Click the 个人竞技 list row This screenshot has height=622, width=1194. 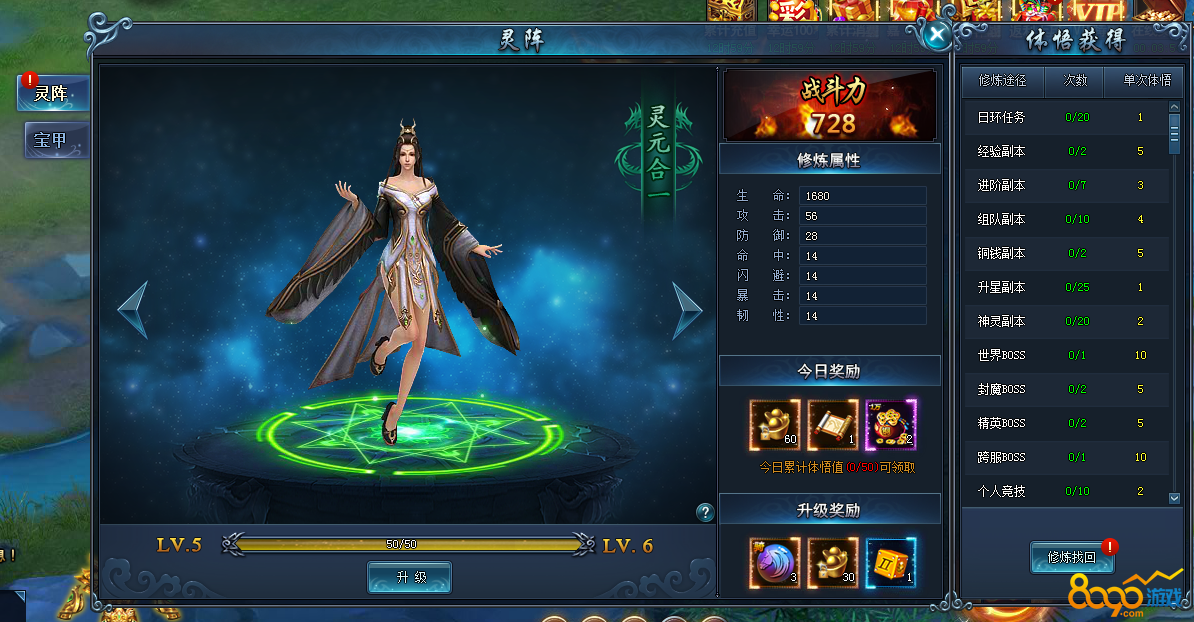point(1064,491)
